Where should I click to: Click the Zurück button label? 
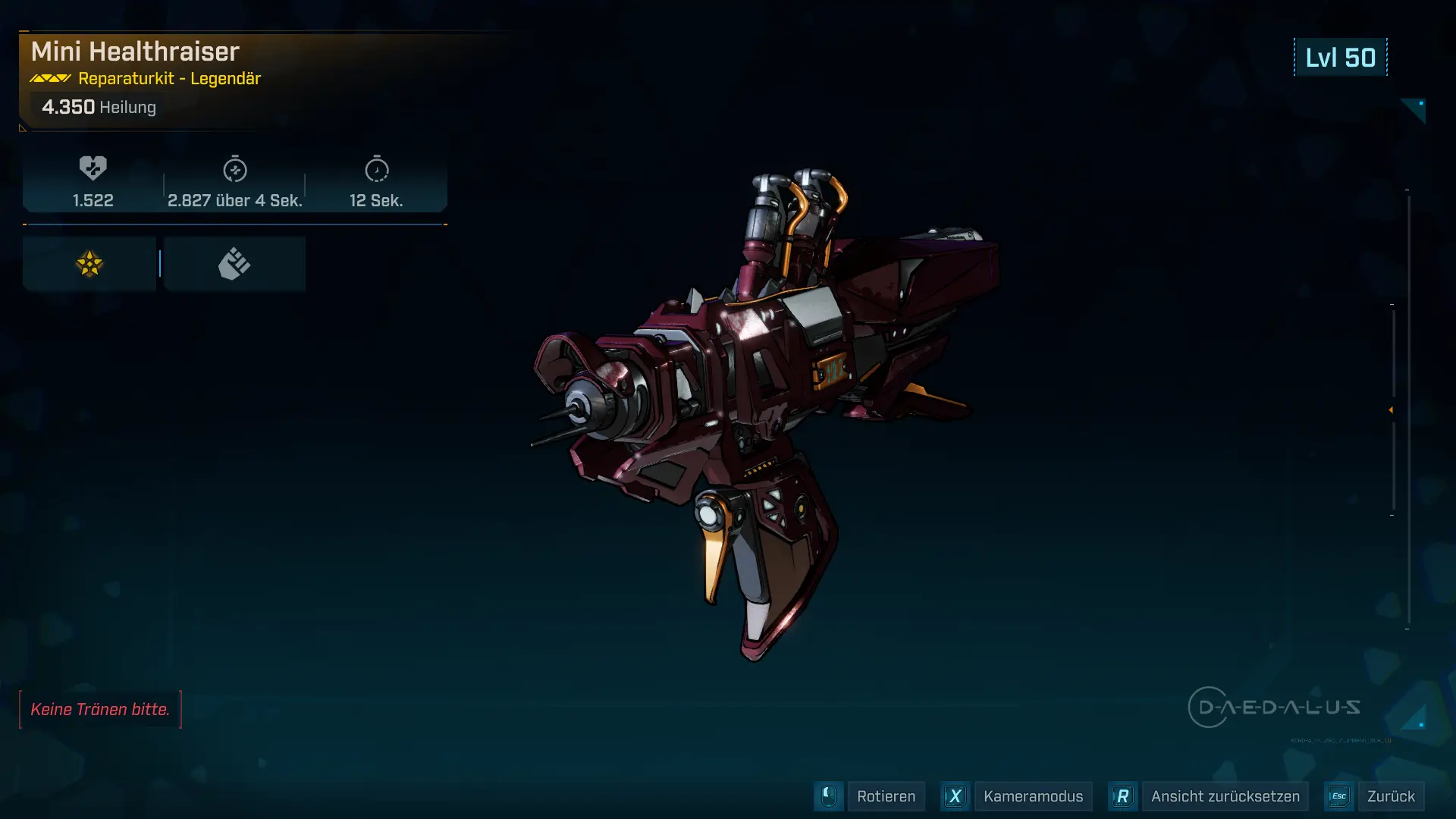1390,796
